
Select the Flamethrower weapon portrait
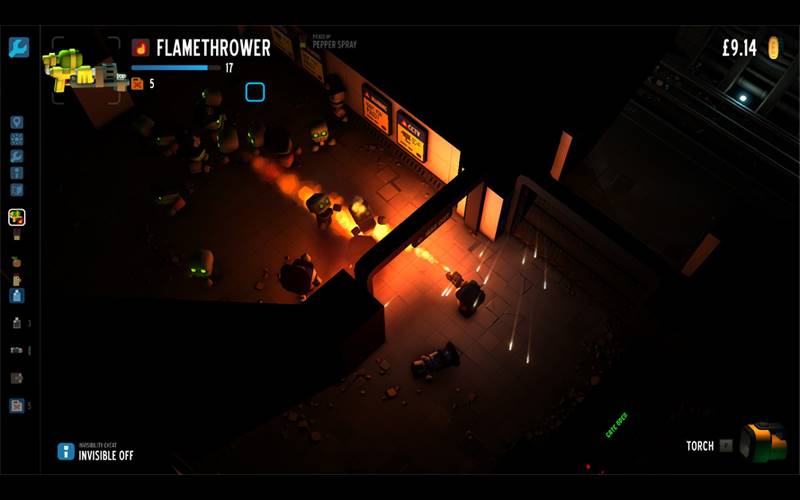pyautogui.click(x=84, y=69)
